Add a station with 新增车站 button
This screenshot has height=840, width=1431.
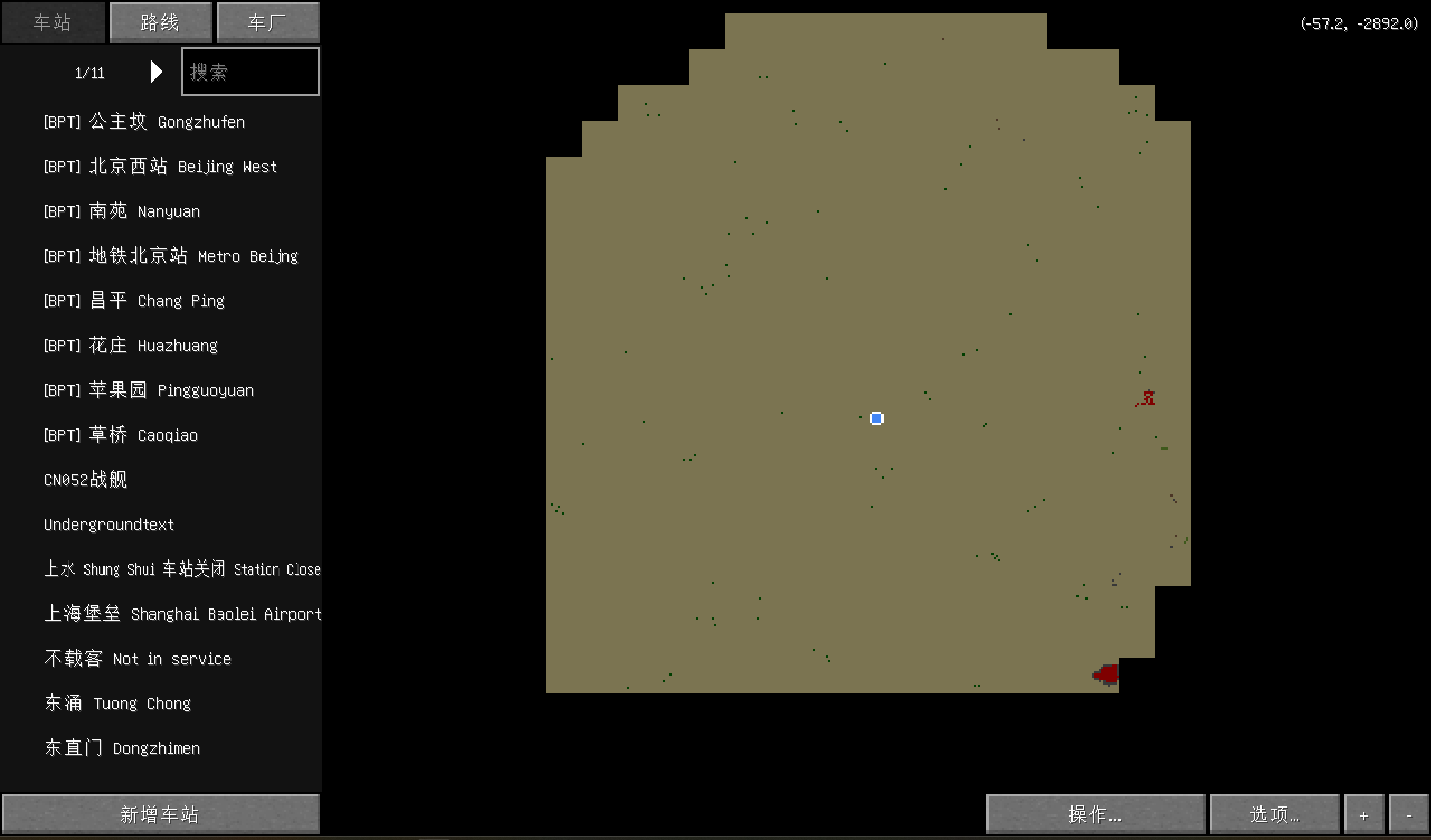pyautogui.click(x=160, y=814)
